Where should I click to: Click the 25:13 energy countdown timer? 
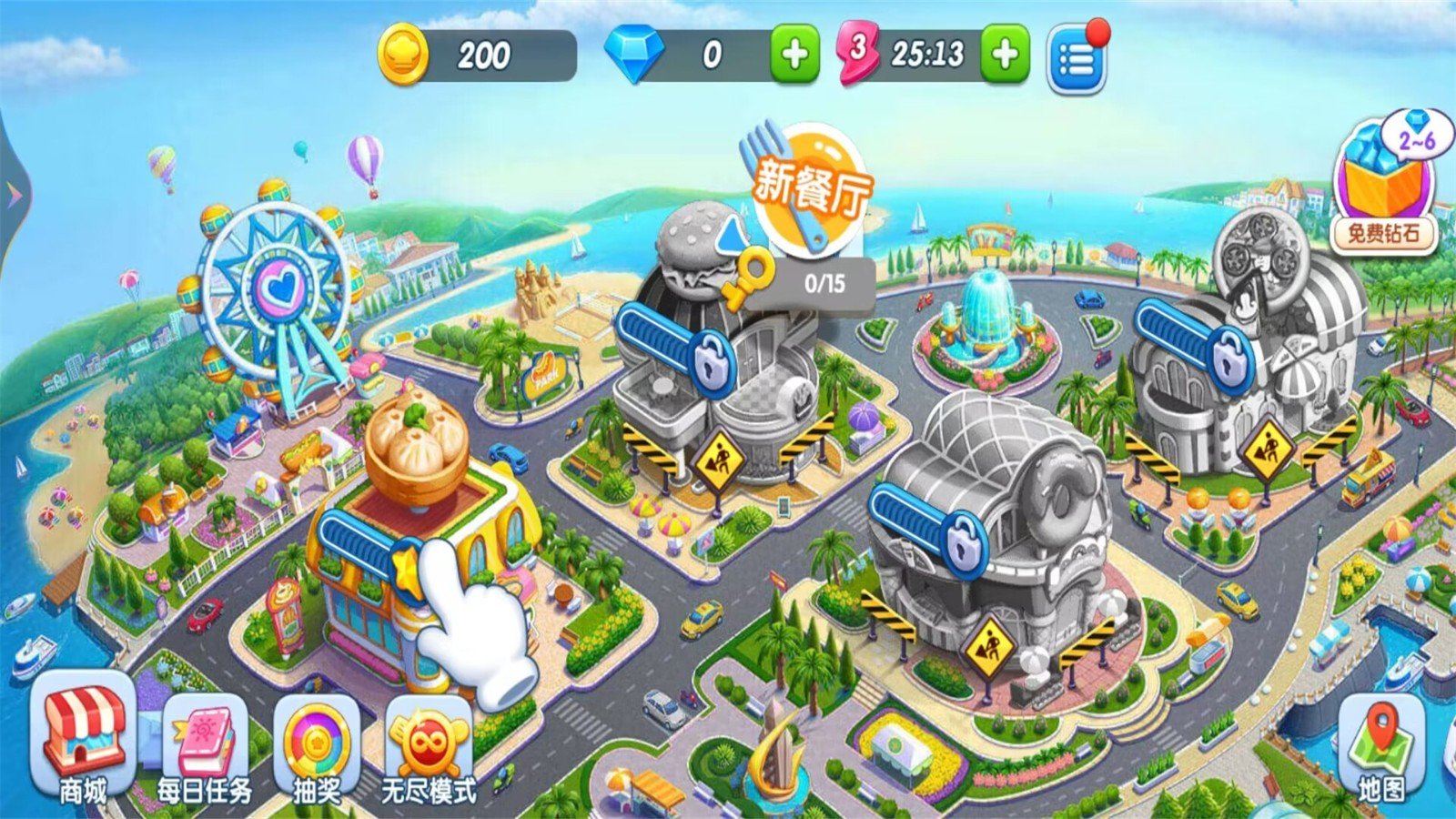point(930,55)
